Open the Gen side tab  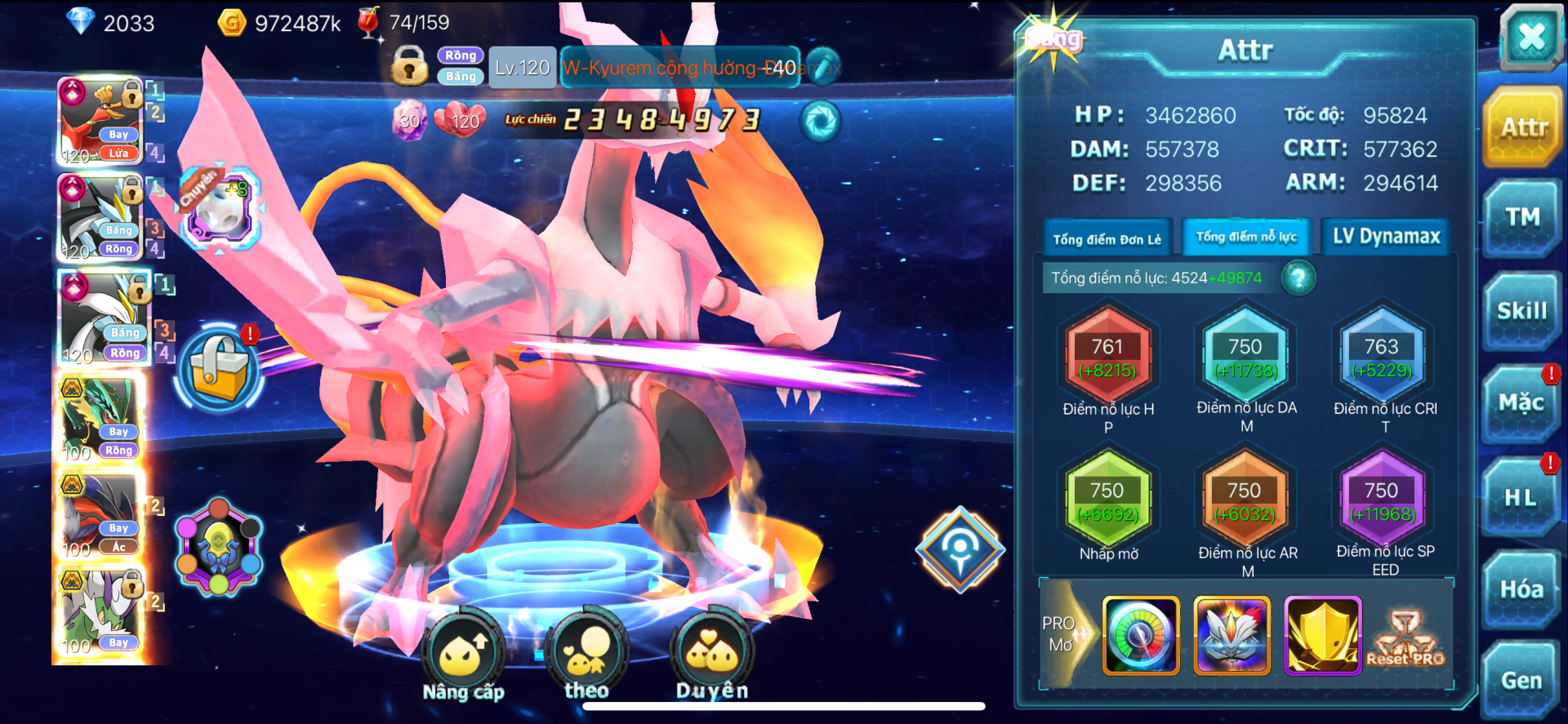click(x=1521, y=681)
